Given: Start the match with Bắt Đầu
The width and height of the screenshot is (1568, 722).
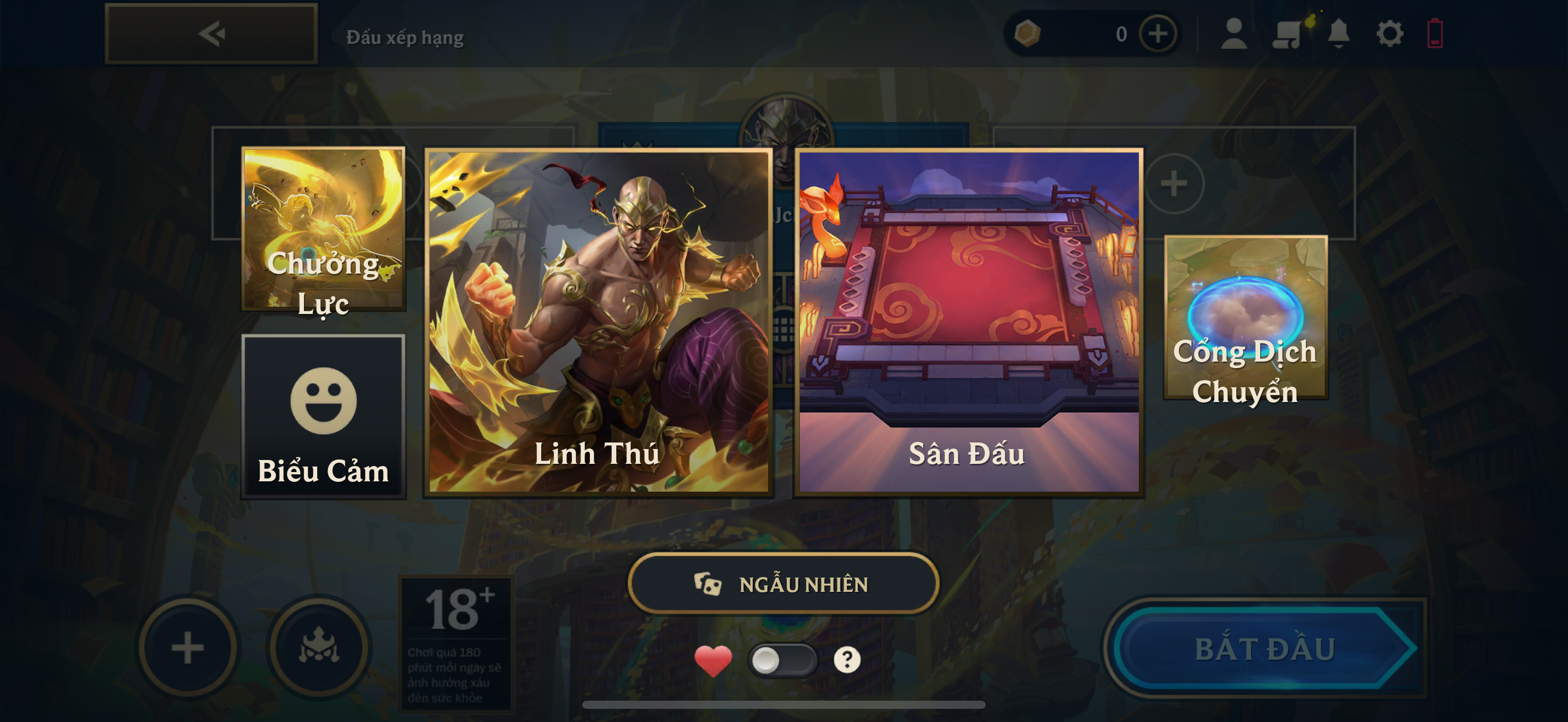Looking at the screenshot, I should click(x=1265, y=648).
